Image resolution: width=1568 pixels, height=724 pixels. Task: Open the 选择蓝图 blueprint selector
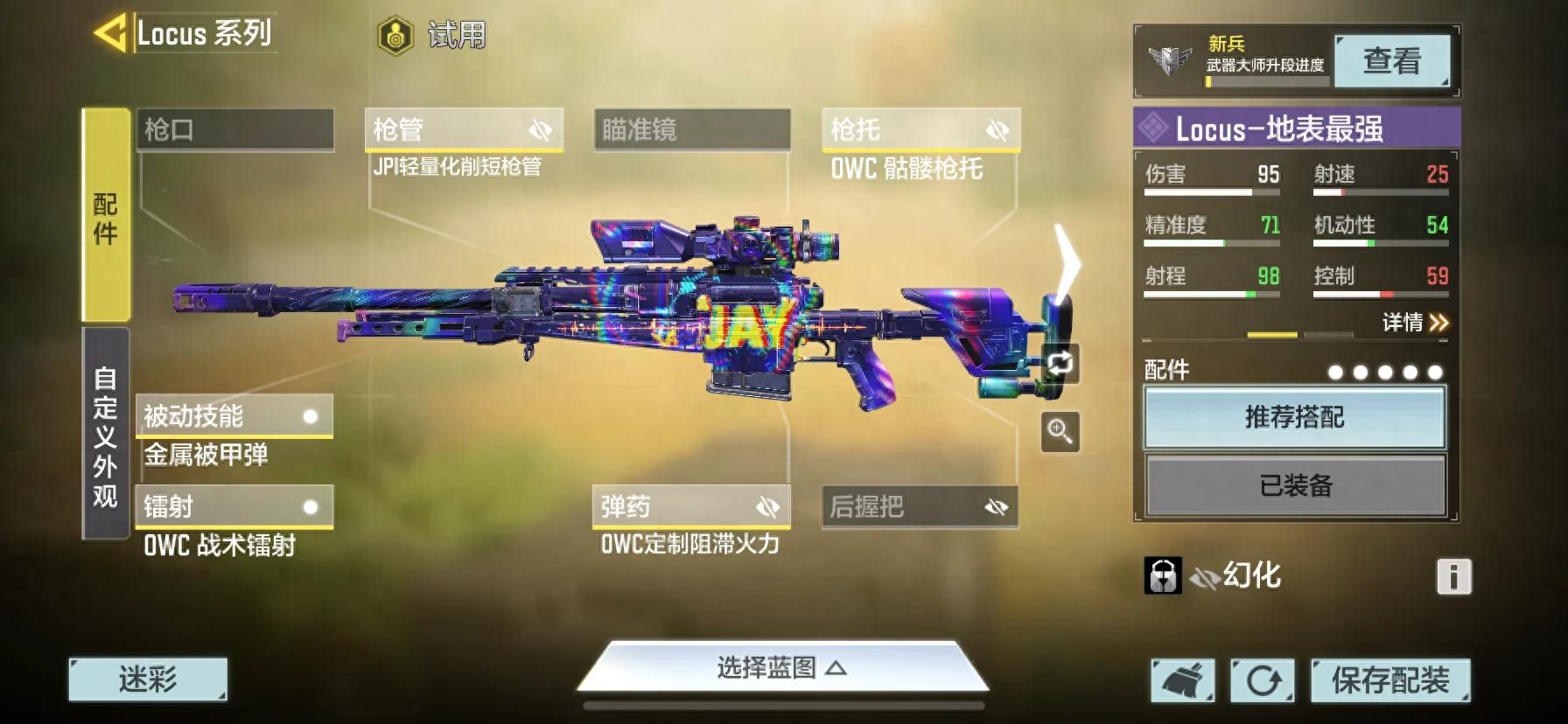click(781, 668)
